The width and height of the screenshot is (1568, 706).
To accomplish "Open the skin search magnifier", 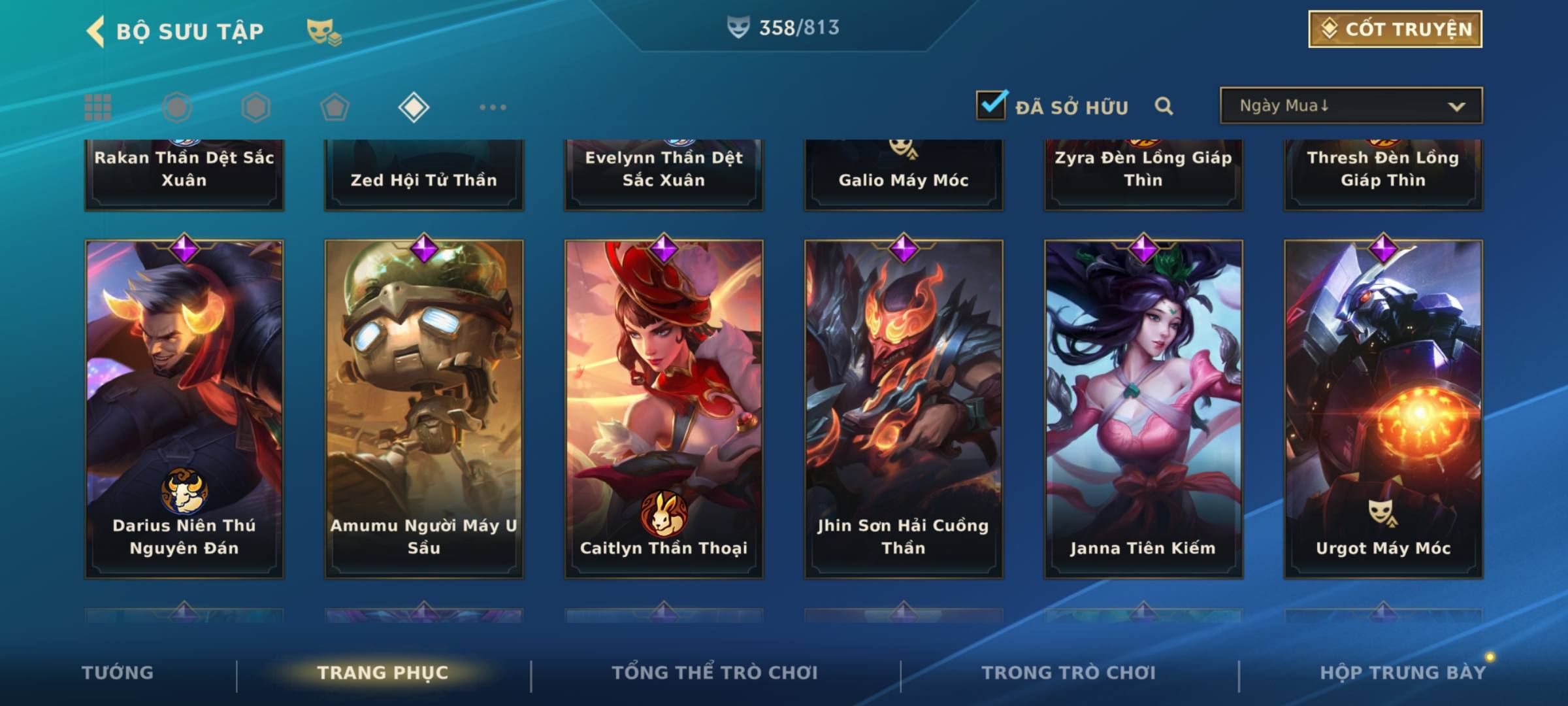I will click(1164, 106).
